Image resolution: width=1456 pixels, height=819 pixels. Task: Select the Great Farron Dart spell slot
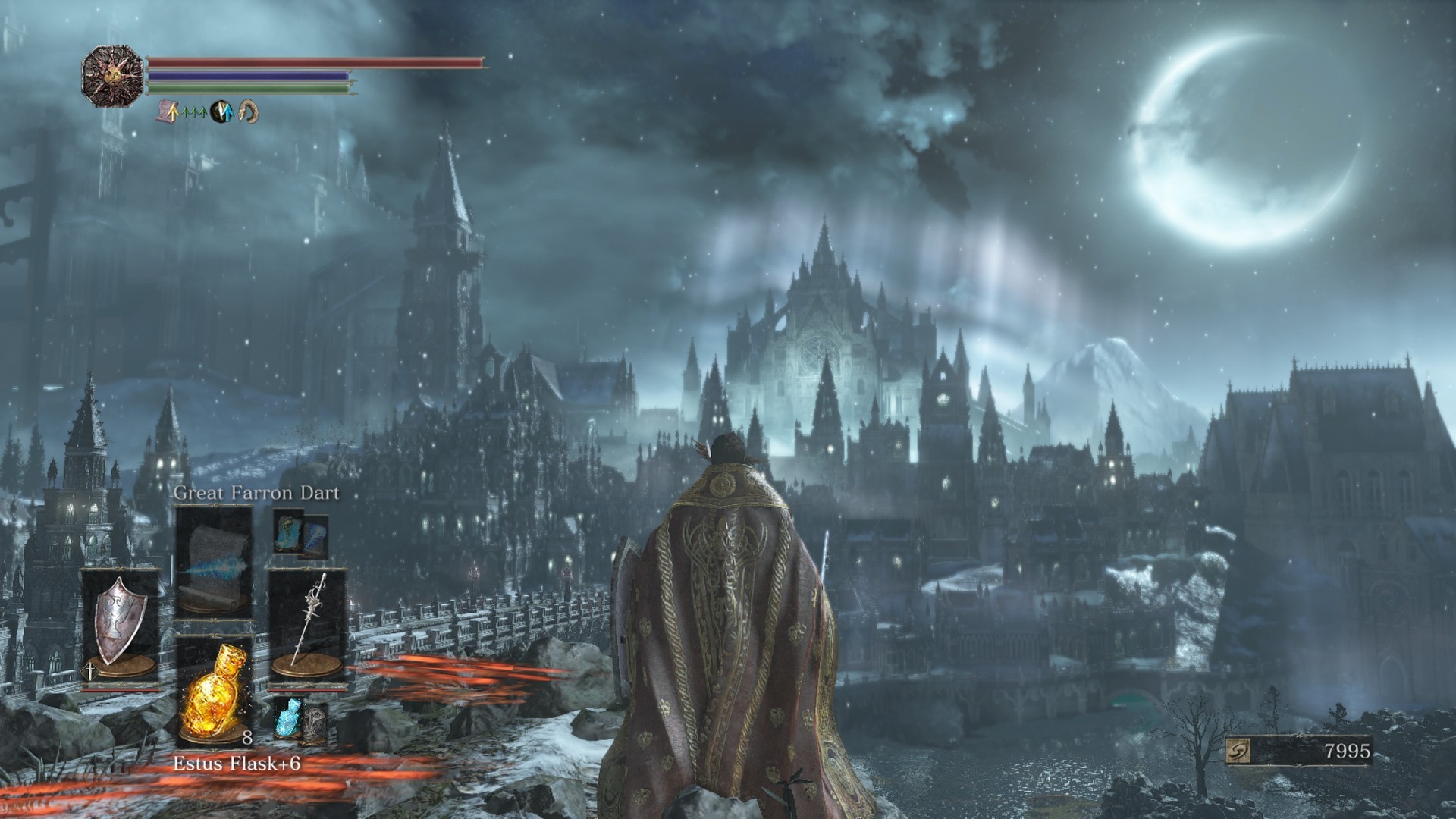pyautogui.click(x=214, y=562)
